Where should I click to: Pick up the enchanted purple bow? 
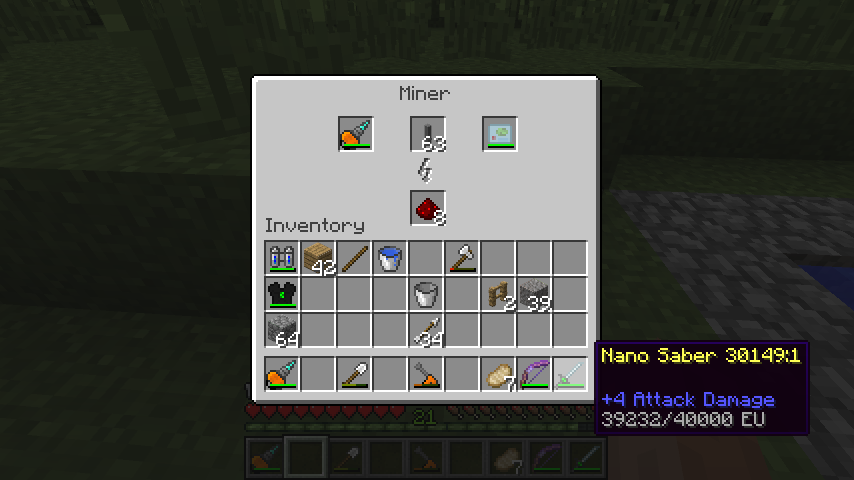(x=534, y=374)
